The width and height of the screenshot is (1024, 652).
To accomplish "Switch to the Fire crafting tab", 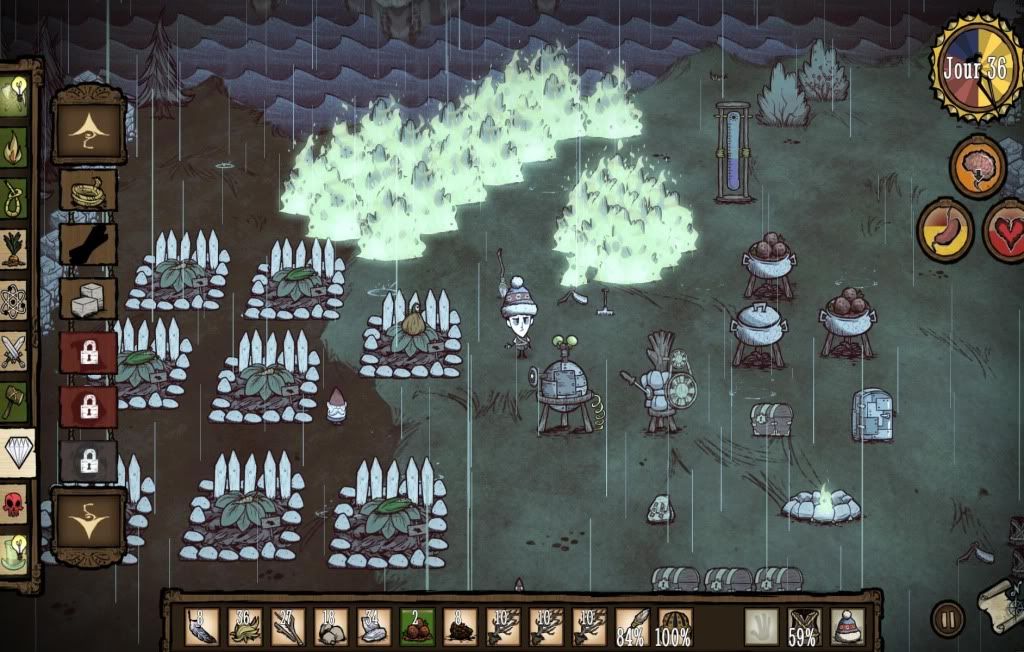I will [14, 145].
